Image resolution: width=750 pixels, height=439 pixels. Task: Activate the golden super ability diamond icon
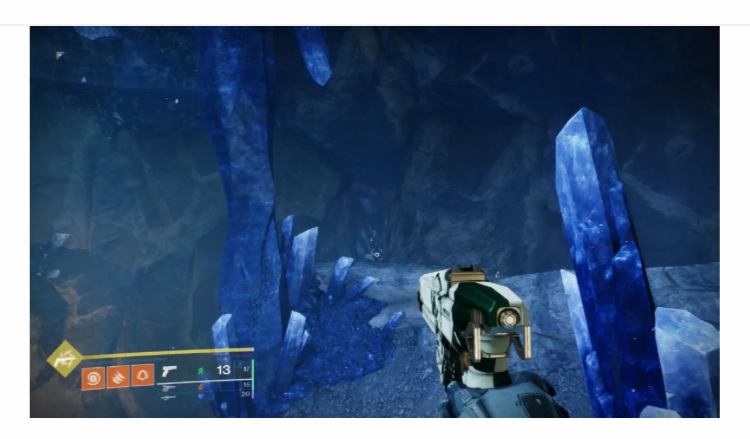click(66, 356)
